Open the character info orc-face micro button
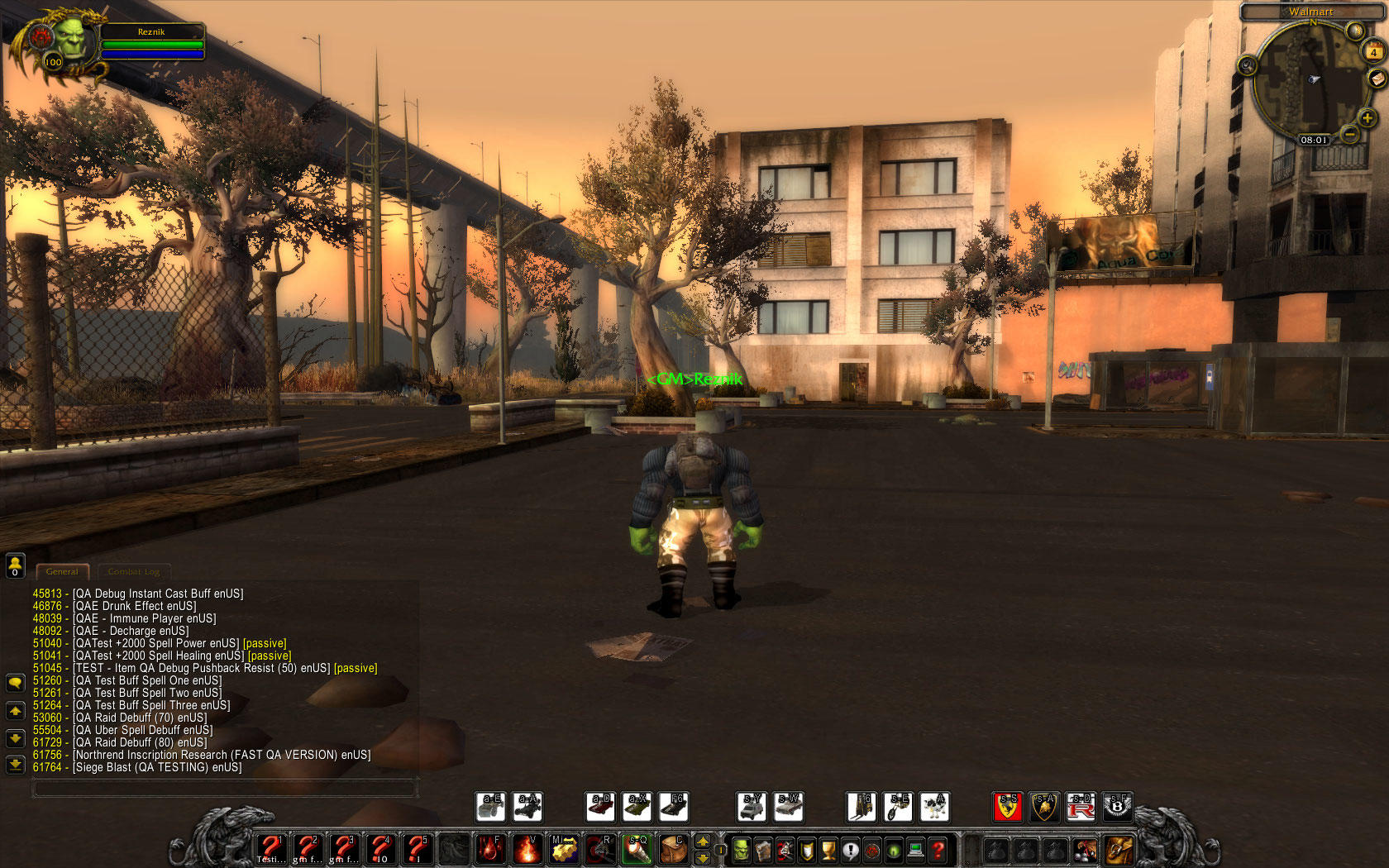This screenshot has width=1389, height=868. coord(741,850)
